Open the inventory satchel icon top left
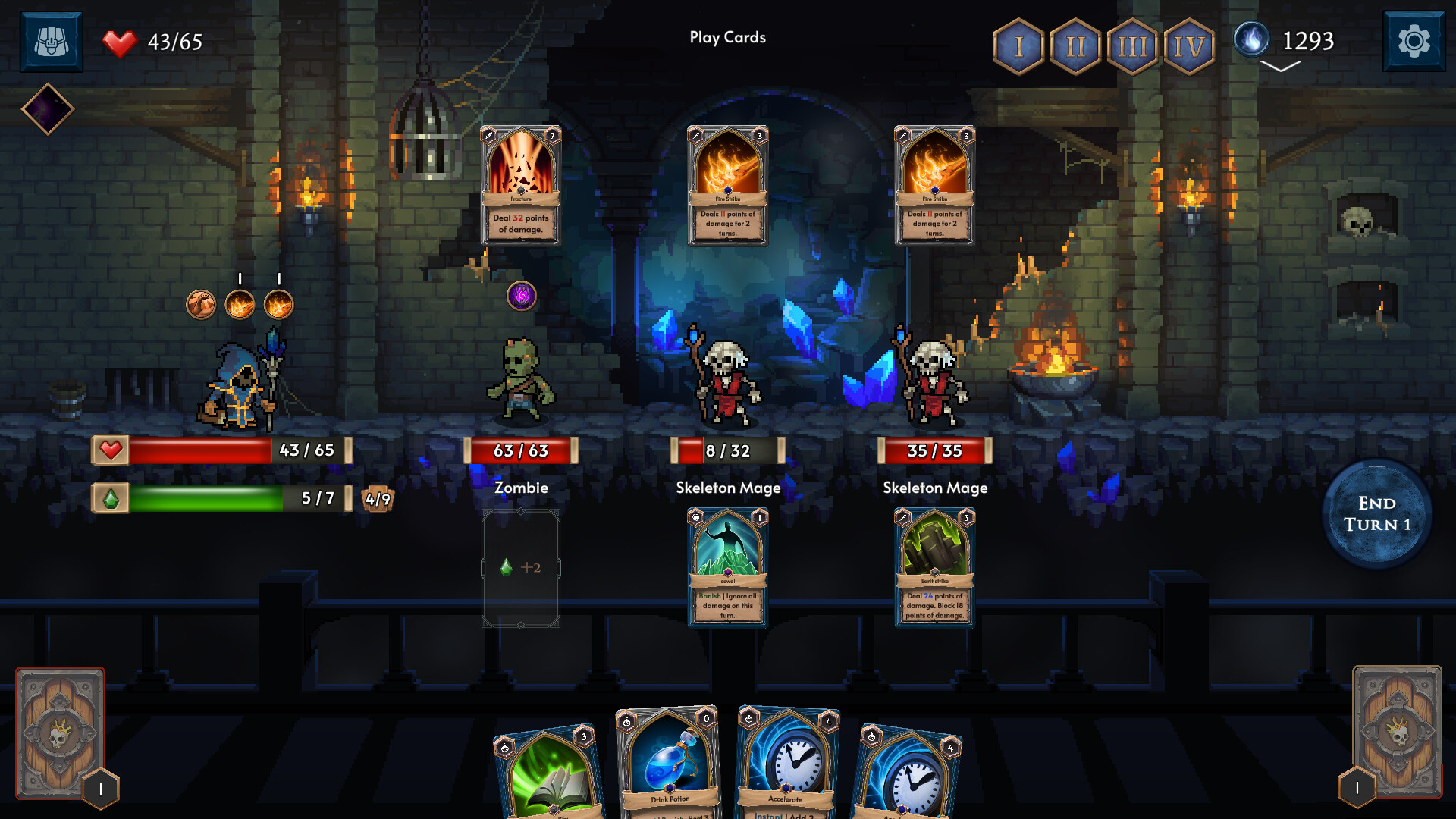The height and width of the screenshot is (819, 1456). pyautogui.click(x=50, y=41)
